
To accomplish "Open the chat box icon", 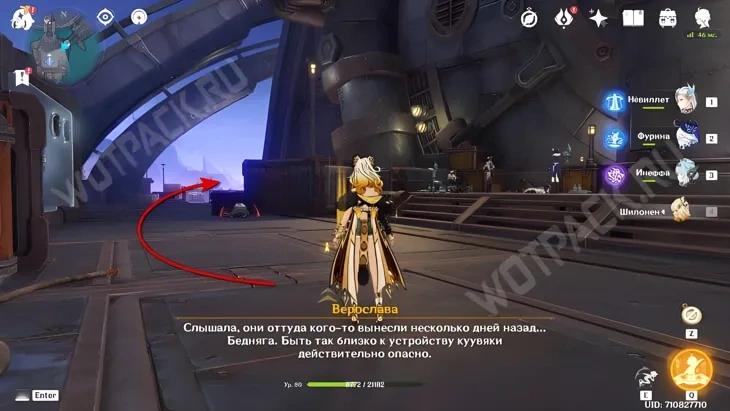I will coord(20,395).
